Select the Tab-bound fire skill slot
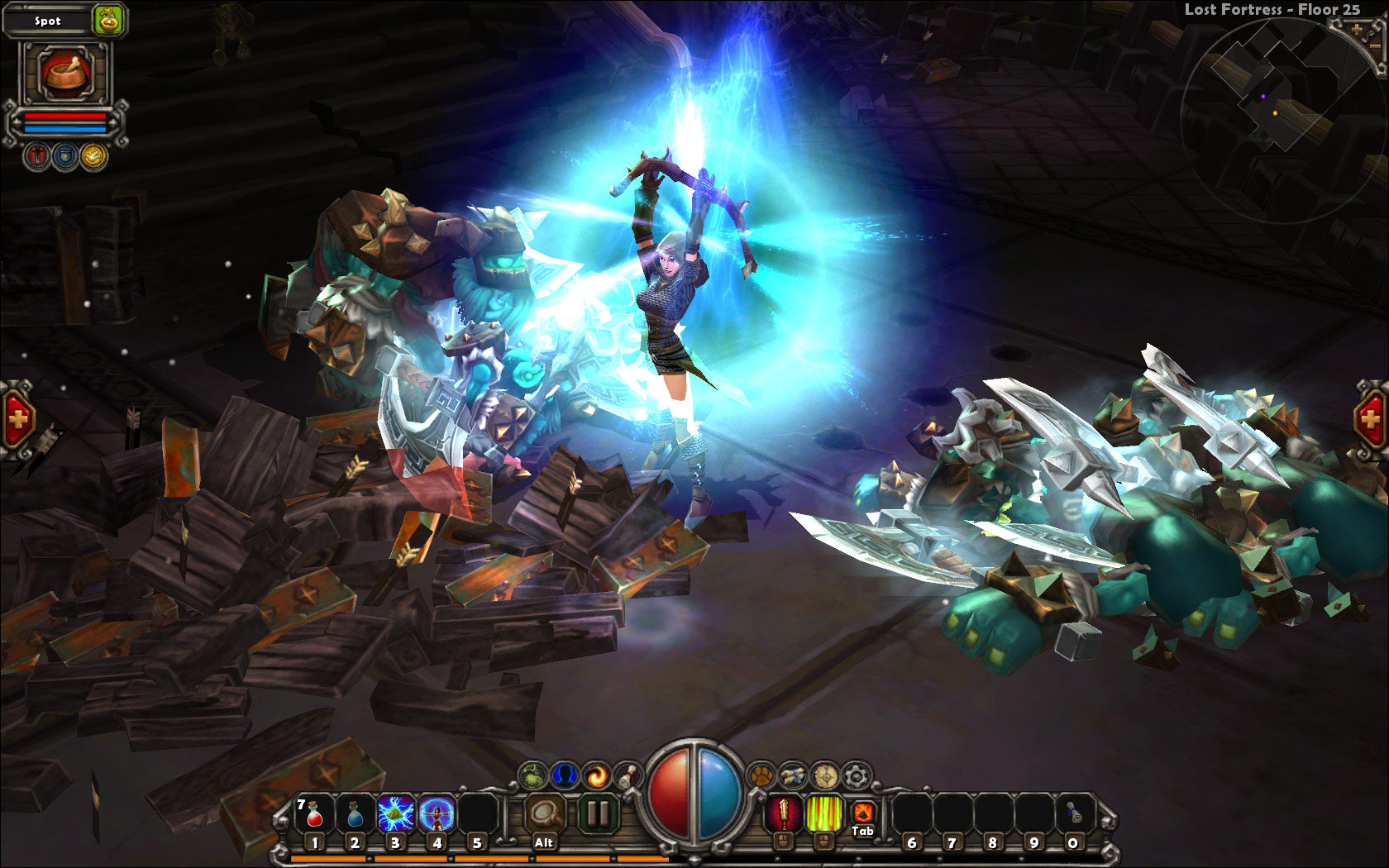 pyautogui.click(x=862, y=813)
